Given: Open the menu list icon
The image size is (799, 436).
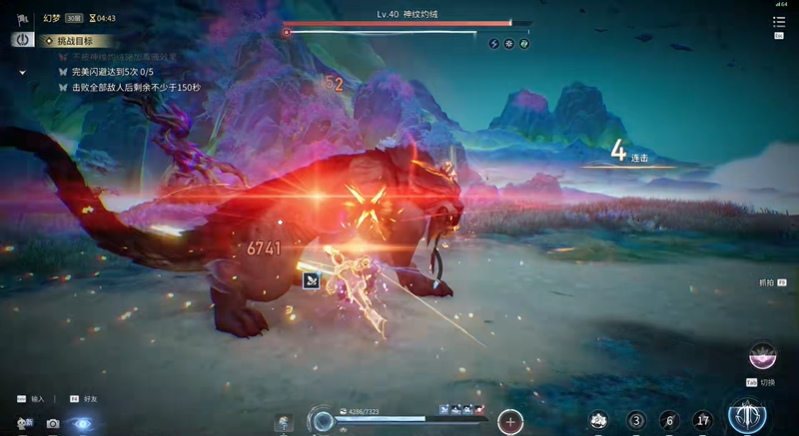Looking at the screenshot, I should click(779, 21).
